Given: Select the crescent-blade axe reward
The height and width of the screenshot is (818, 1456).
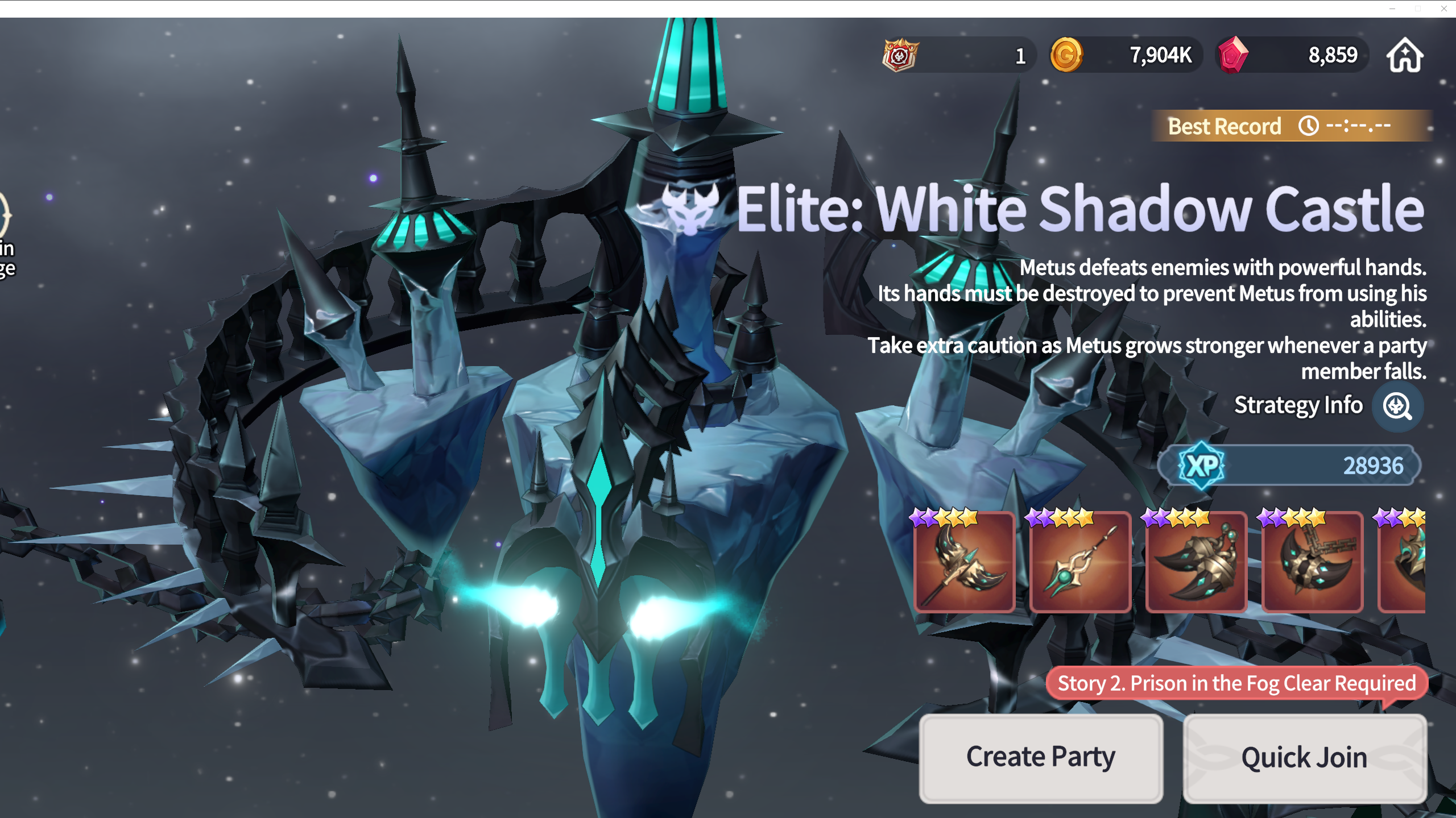Looking at the screenshot, I should point(964,562).
